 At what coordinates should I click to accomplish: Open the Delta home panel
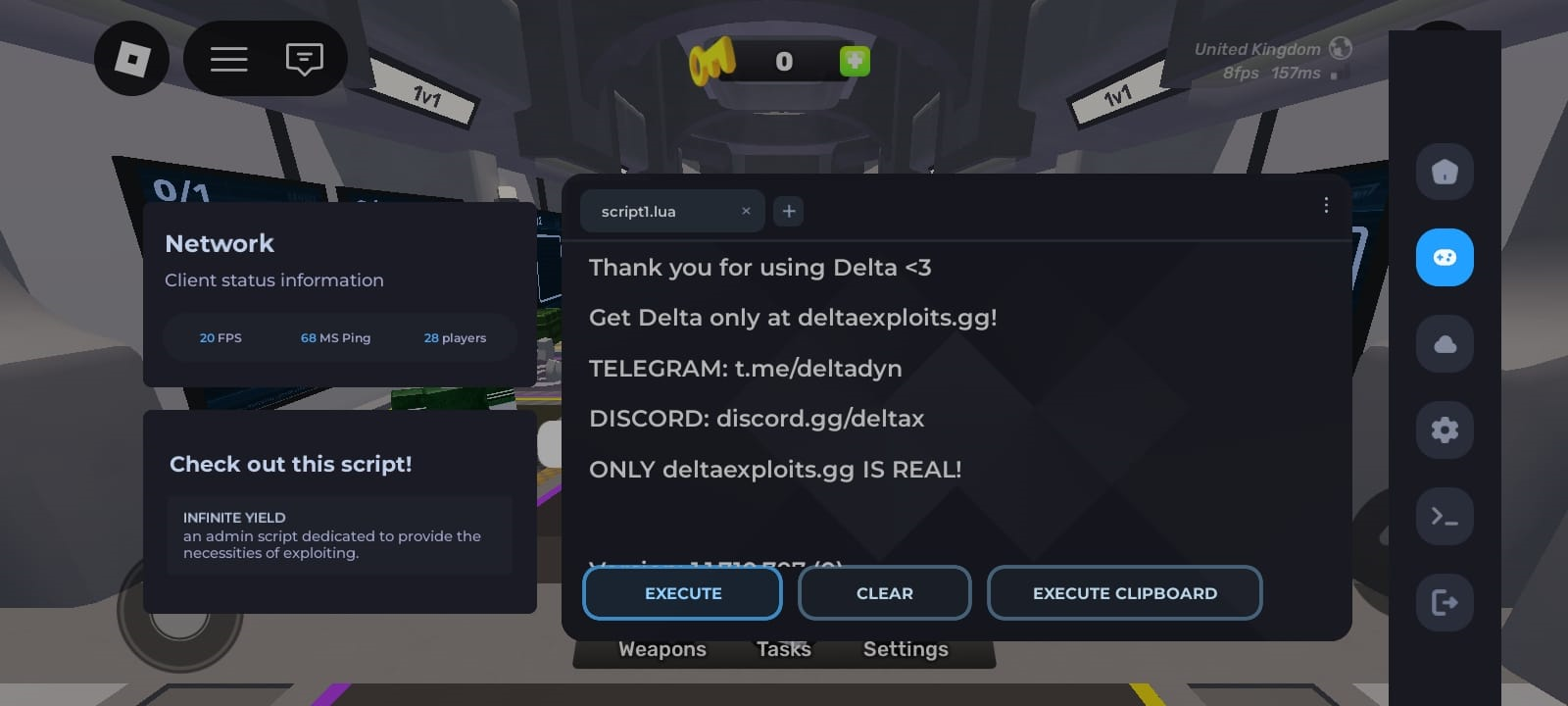click(x=1445, y=172)
